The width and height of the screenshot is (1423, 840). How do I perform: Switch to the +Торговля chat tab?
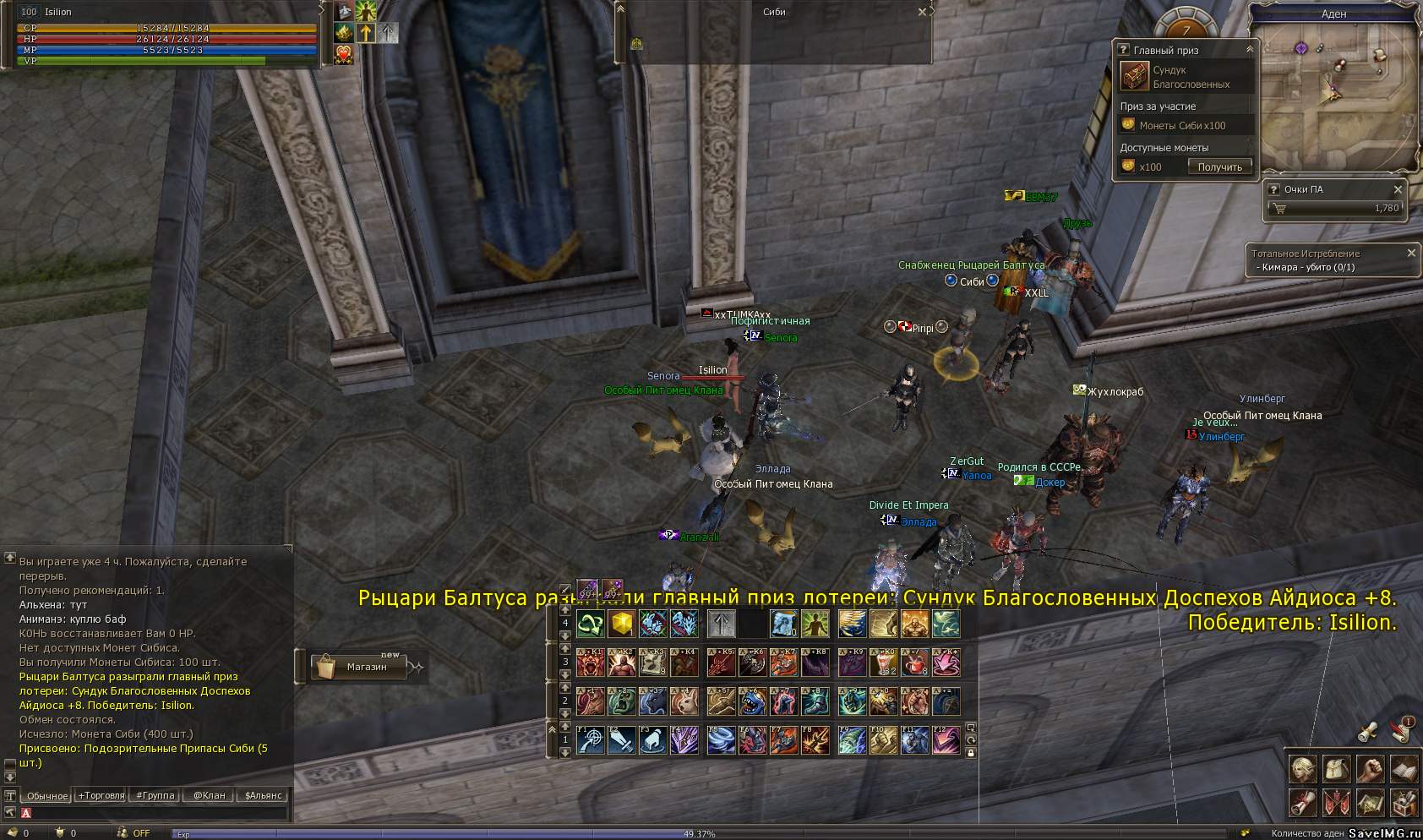[101, 795]
